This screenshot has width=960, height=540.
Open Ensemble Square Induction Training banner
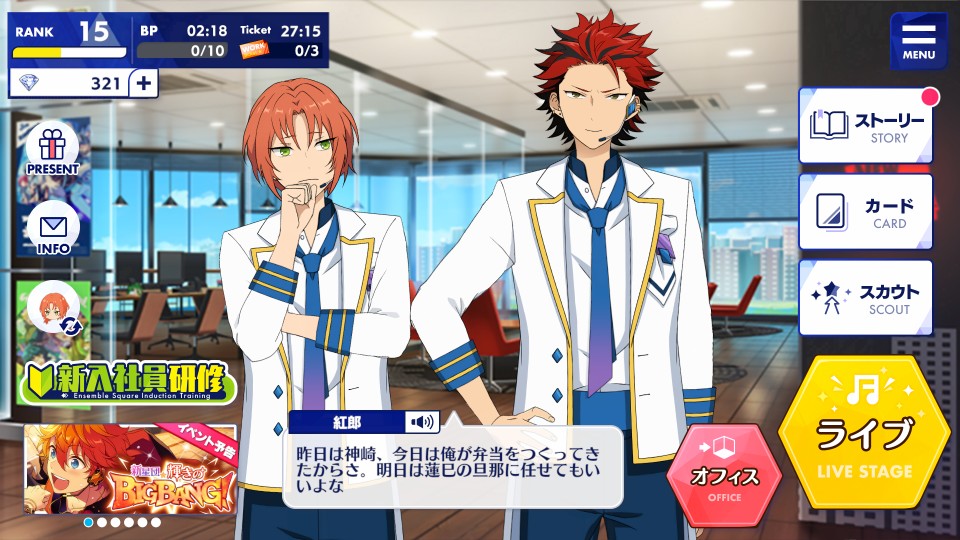[126, 384]
